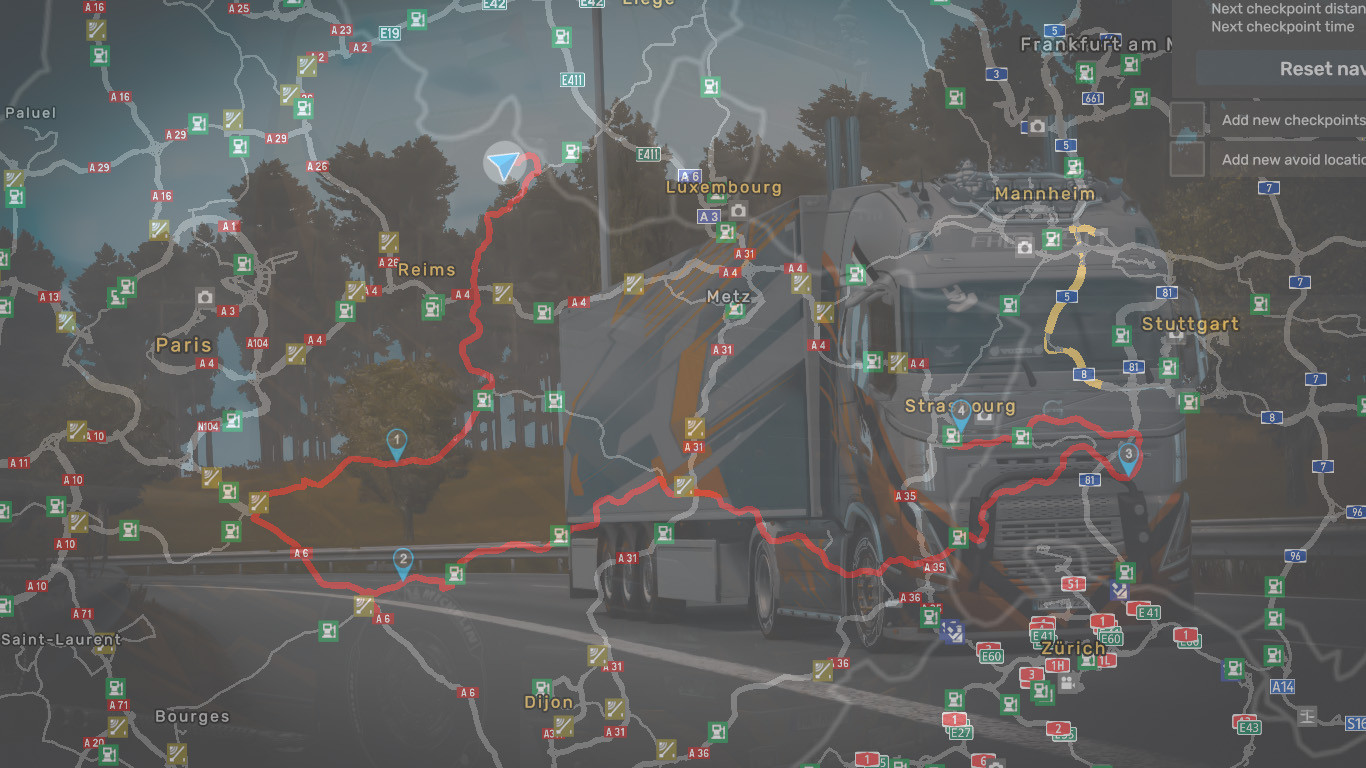
Task: Select the Paris city label
Action: (x=184, y=345)
